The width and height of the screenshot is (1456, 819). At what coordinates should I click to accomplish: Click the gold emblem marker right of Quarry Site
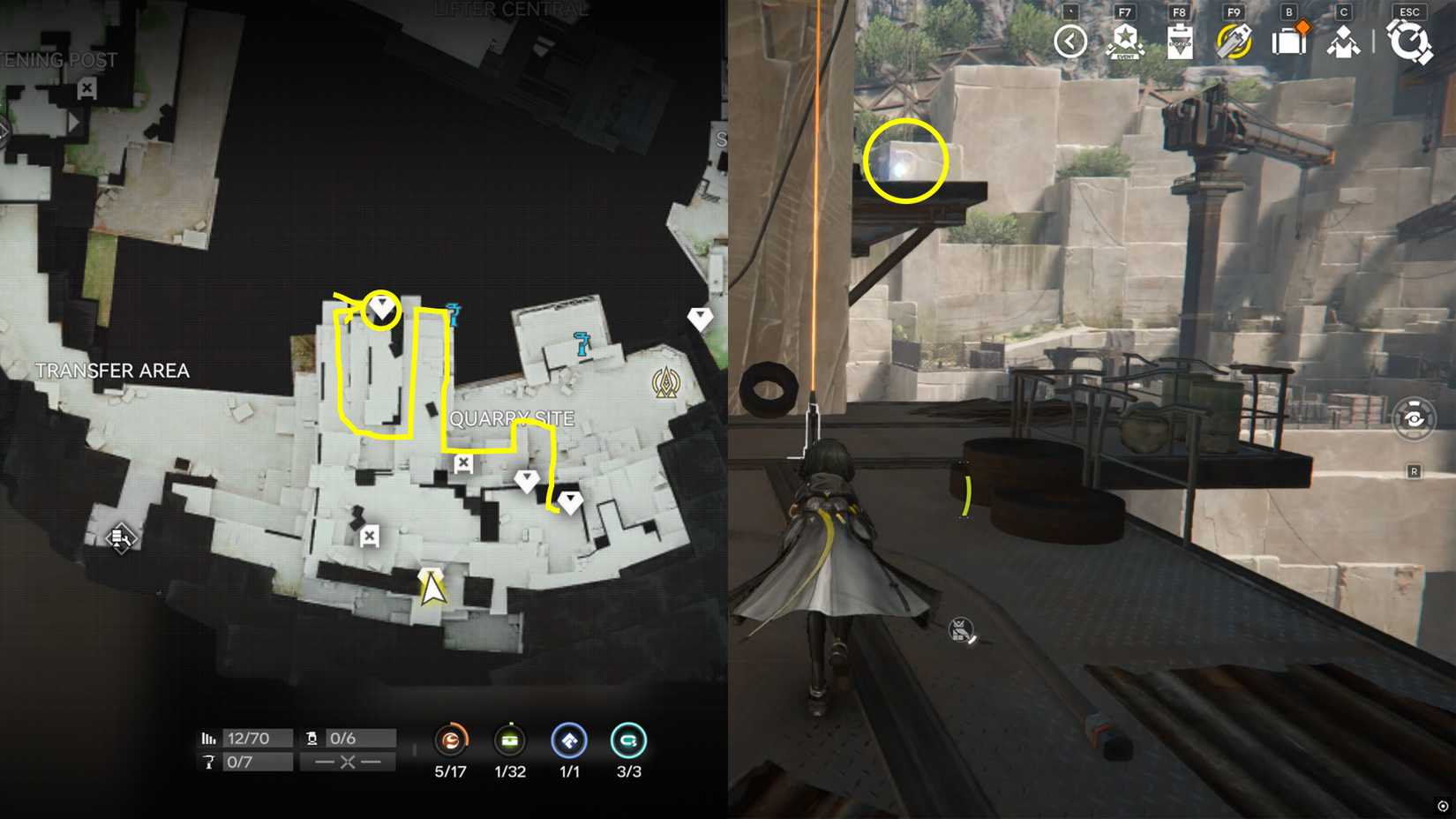[x=666, y=381]
